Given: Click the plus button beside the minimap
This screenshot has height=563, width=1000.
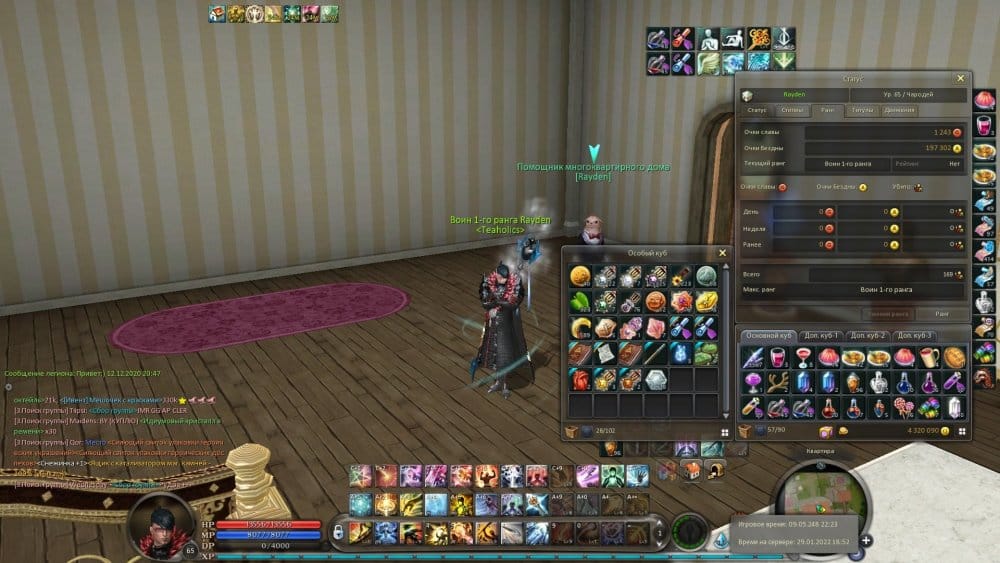Looking at the screenshot, I should click(866, 541).
